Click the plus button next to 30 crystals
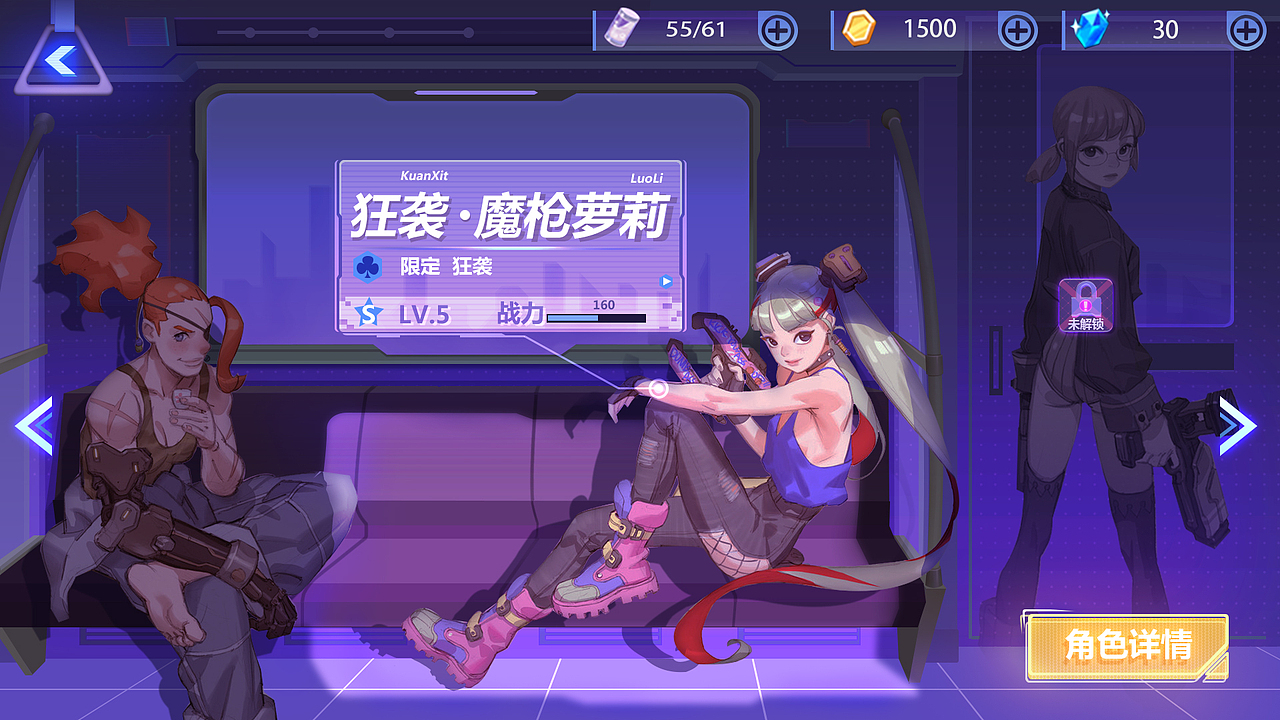Screen dimensions: 1280x720 (1246, 30)
